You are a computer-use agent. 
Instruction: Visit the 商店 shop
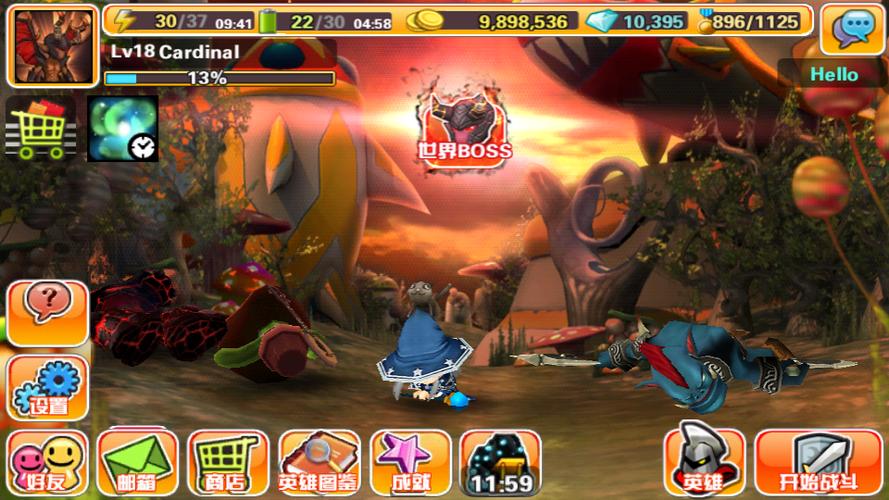pyautogui.click(x=228, y=463)
